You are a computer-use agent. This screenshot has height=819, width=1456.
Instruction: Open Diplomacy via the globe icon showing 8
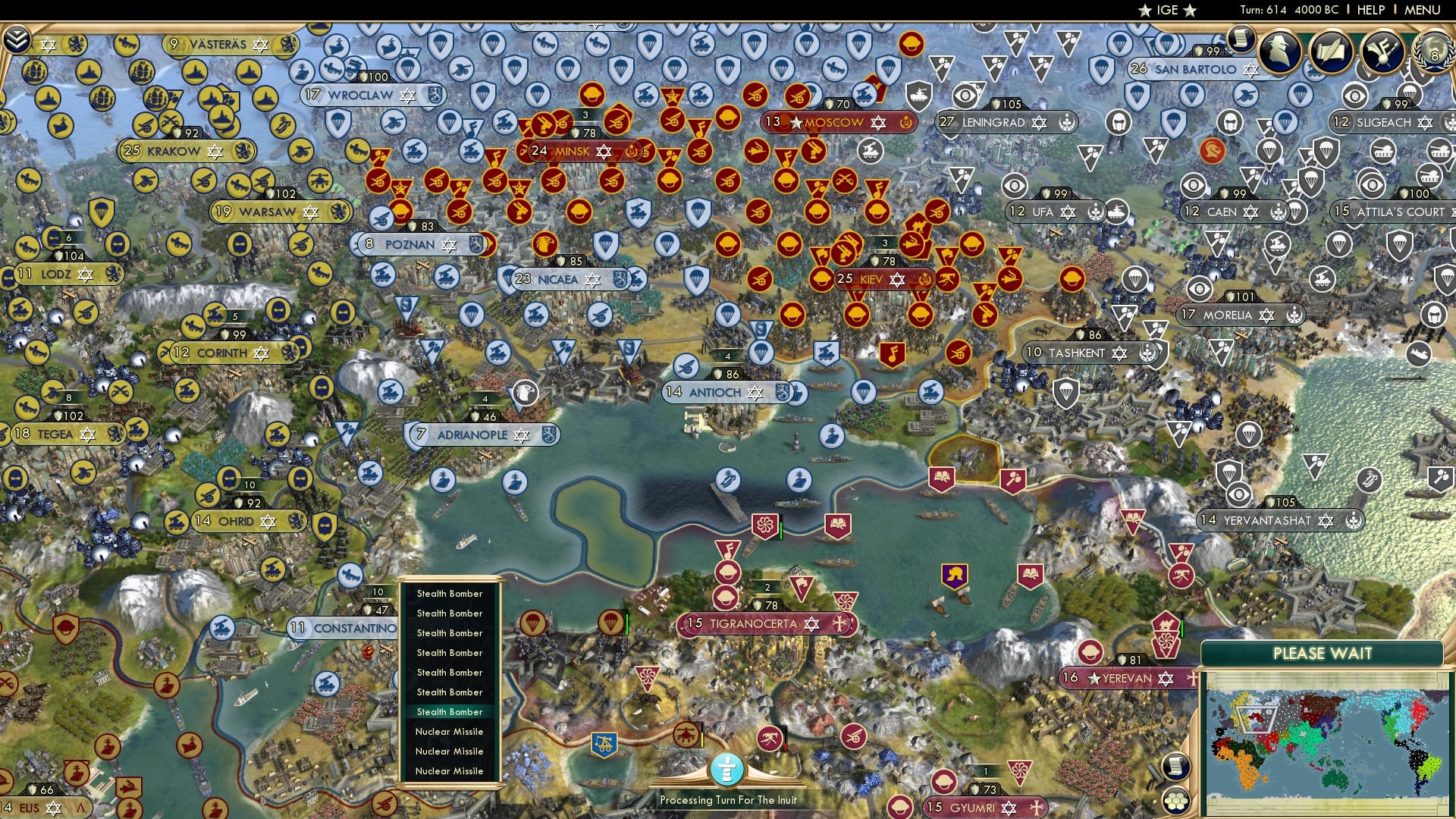point(1433,53)
